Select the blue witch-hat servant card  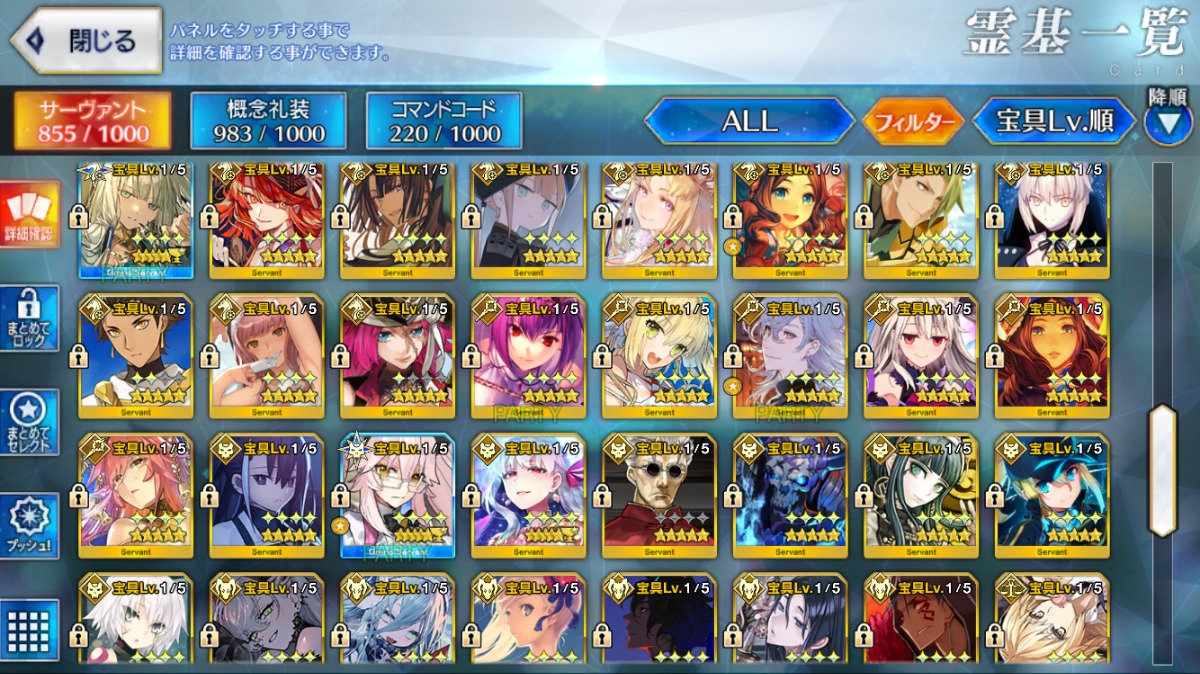[1052, 495]
